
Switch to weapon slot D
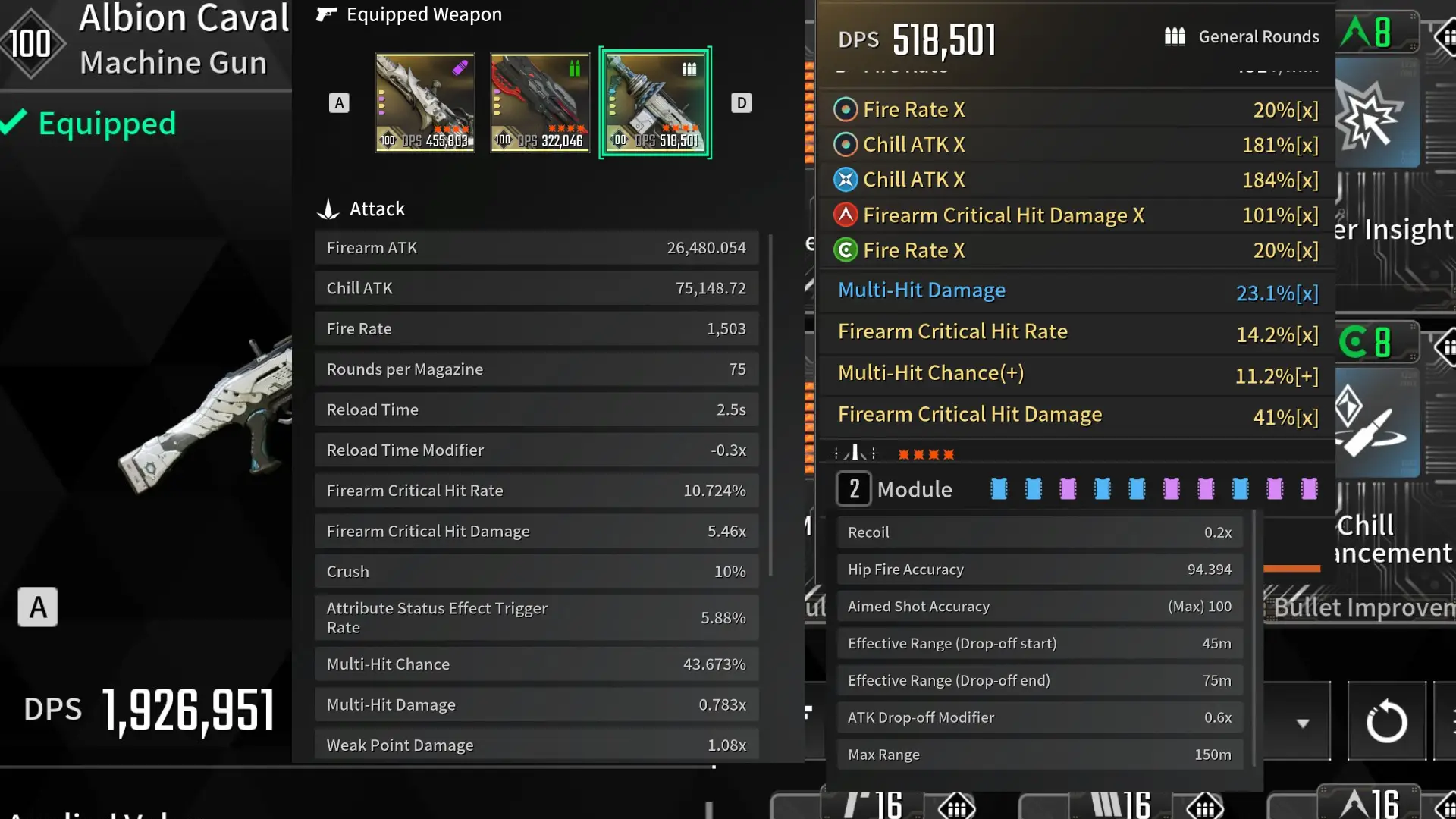tap(742, 102)
